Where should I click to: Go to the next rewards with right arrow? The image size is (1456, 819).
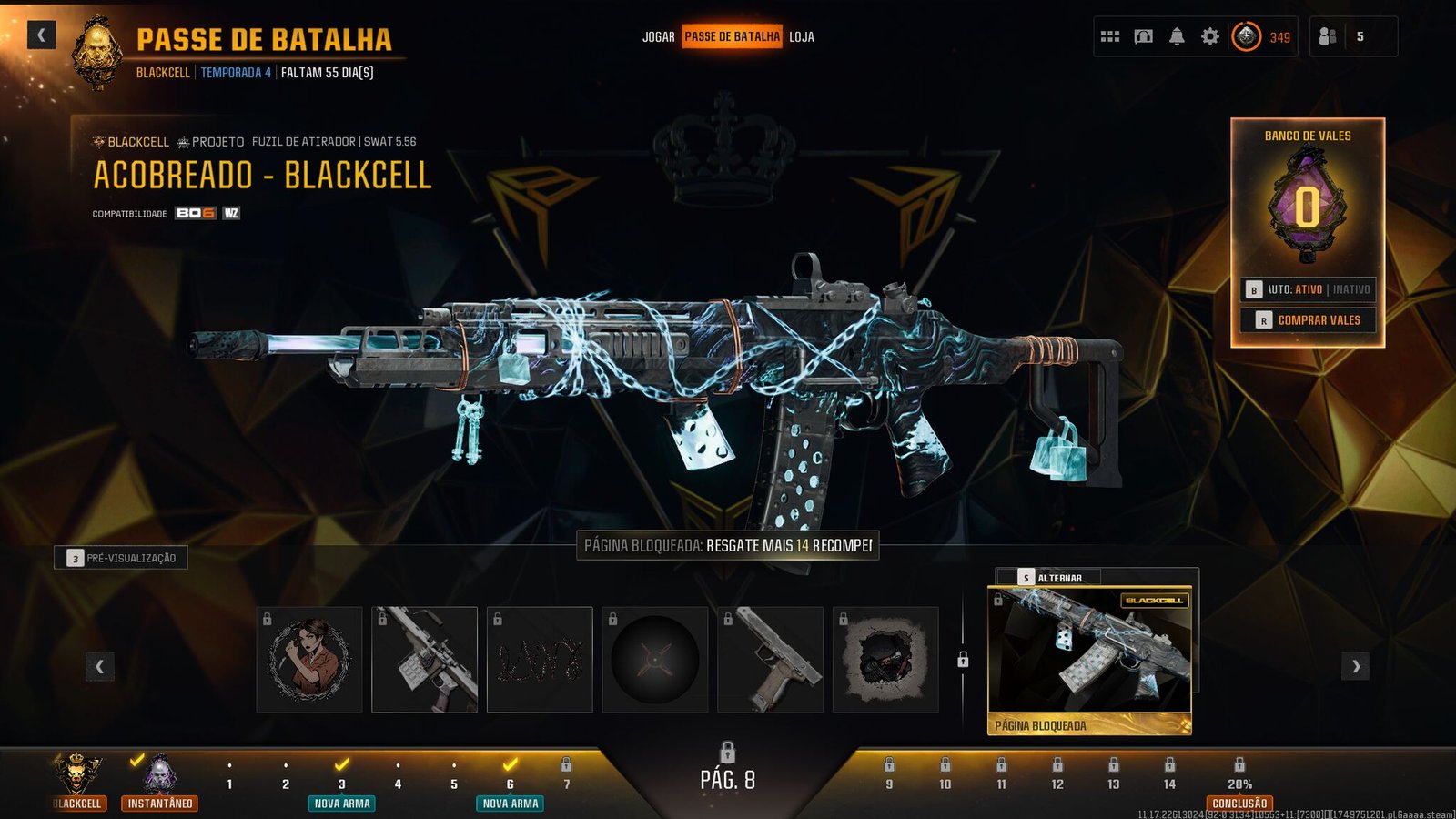coord(1355,666)
